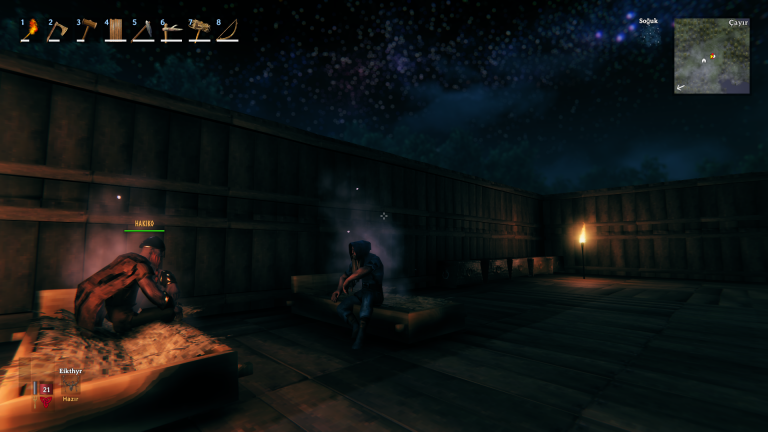This screenshot has height=432, width=768.
Task: Click the red player marker on the minimap
Action: click(x=712, y=56)
